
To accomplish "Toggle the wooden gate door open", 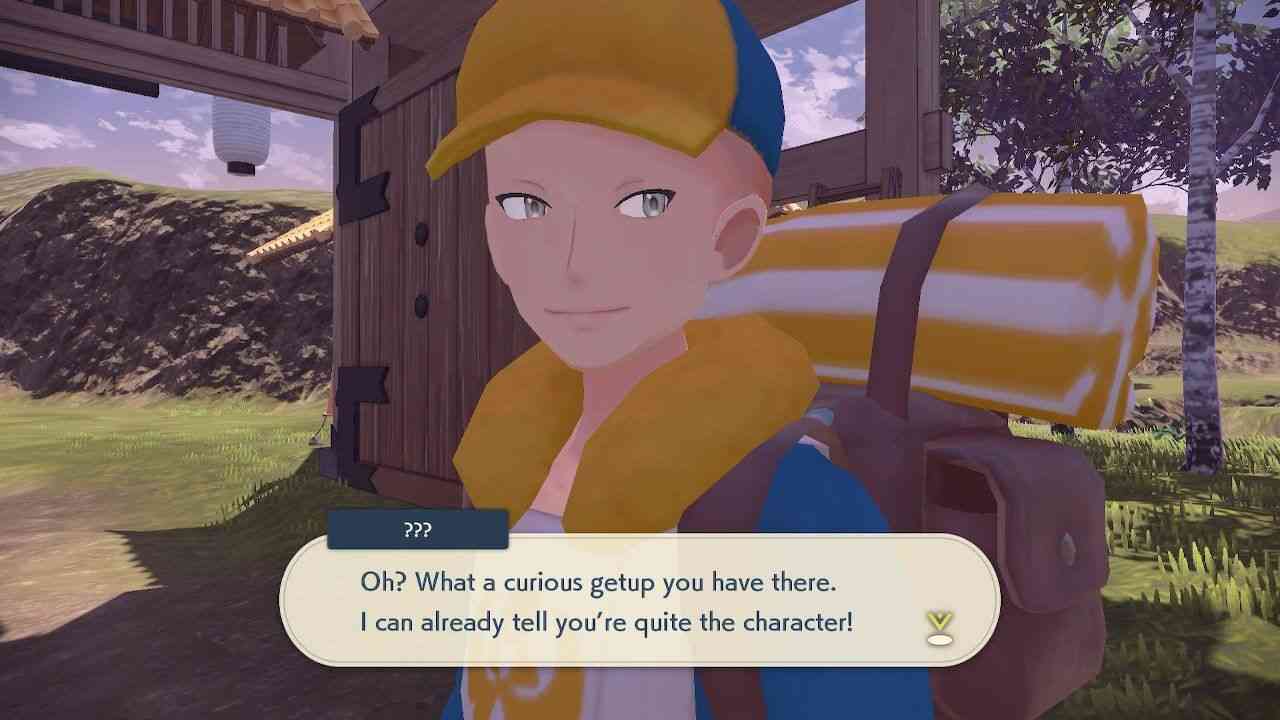I will click(420, 300).
